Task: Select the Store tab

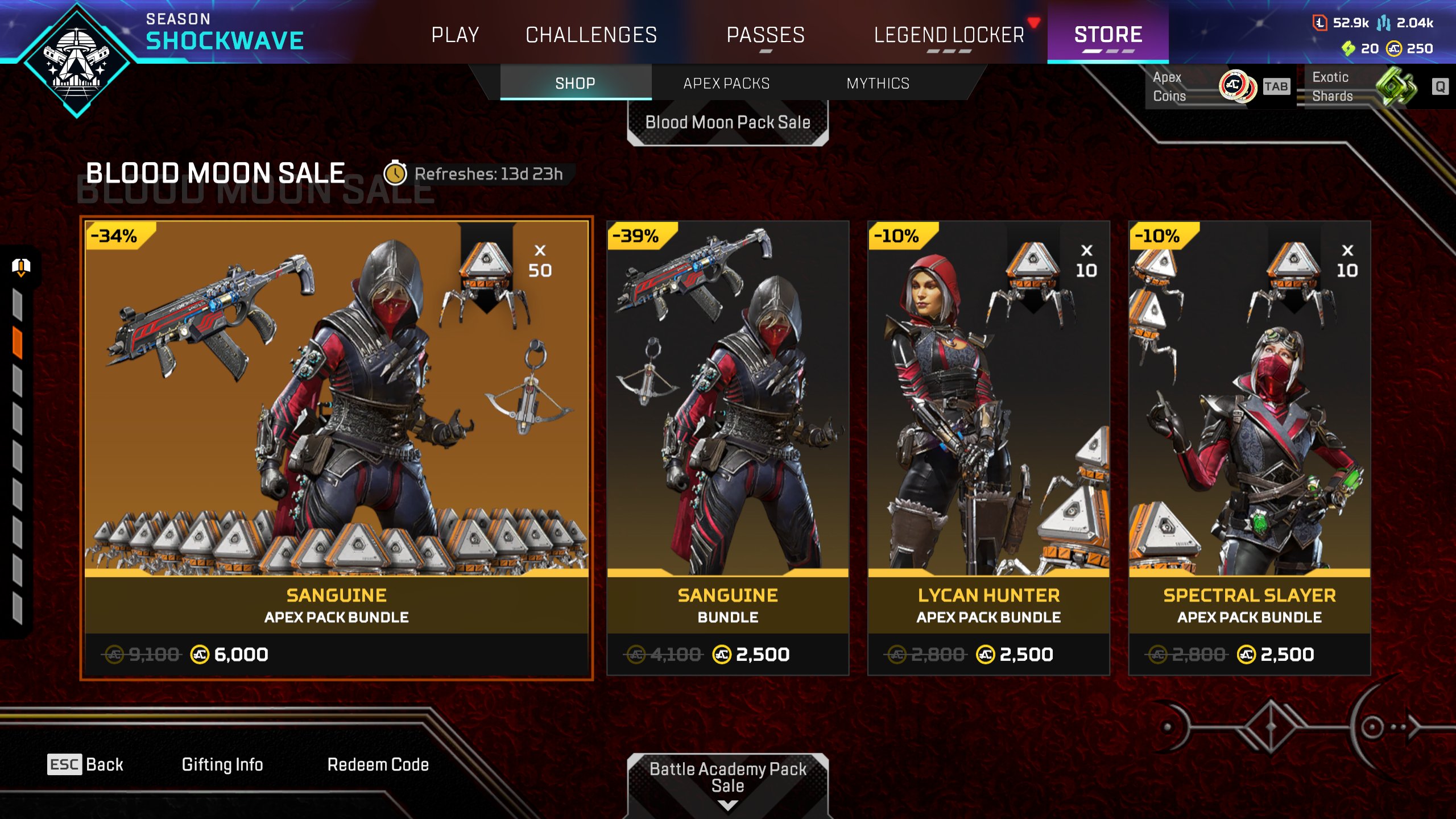Action: [1108, 35]
